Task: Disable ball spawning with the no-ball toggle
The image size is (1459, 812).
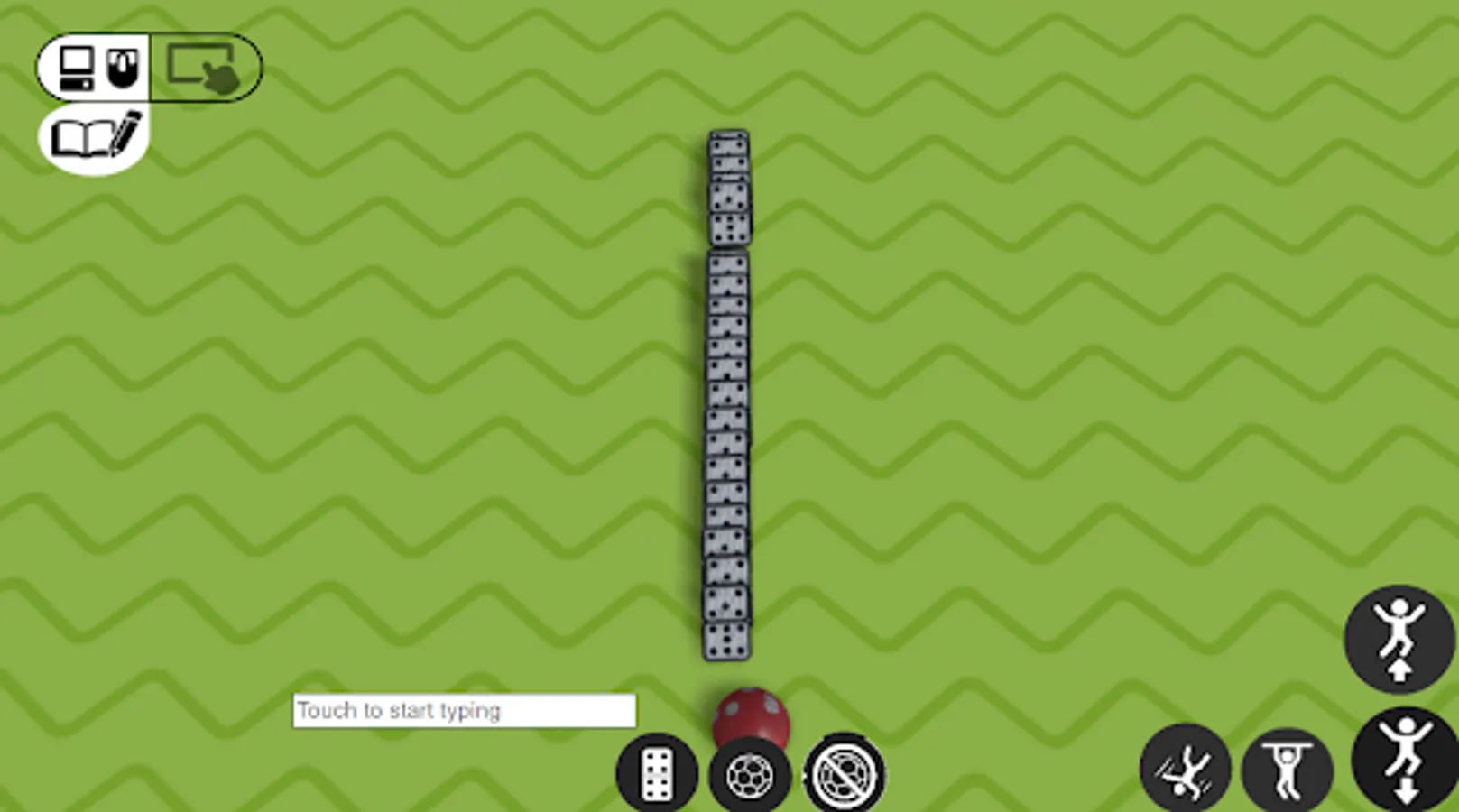Action: [841, 771]
